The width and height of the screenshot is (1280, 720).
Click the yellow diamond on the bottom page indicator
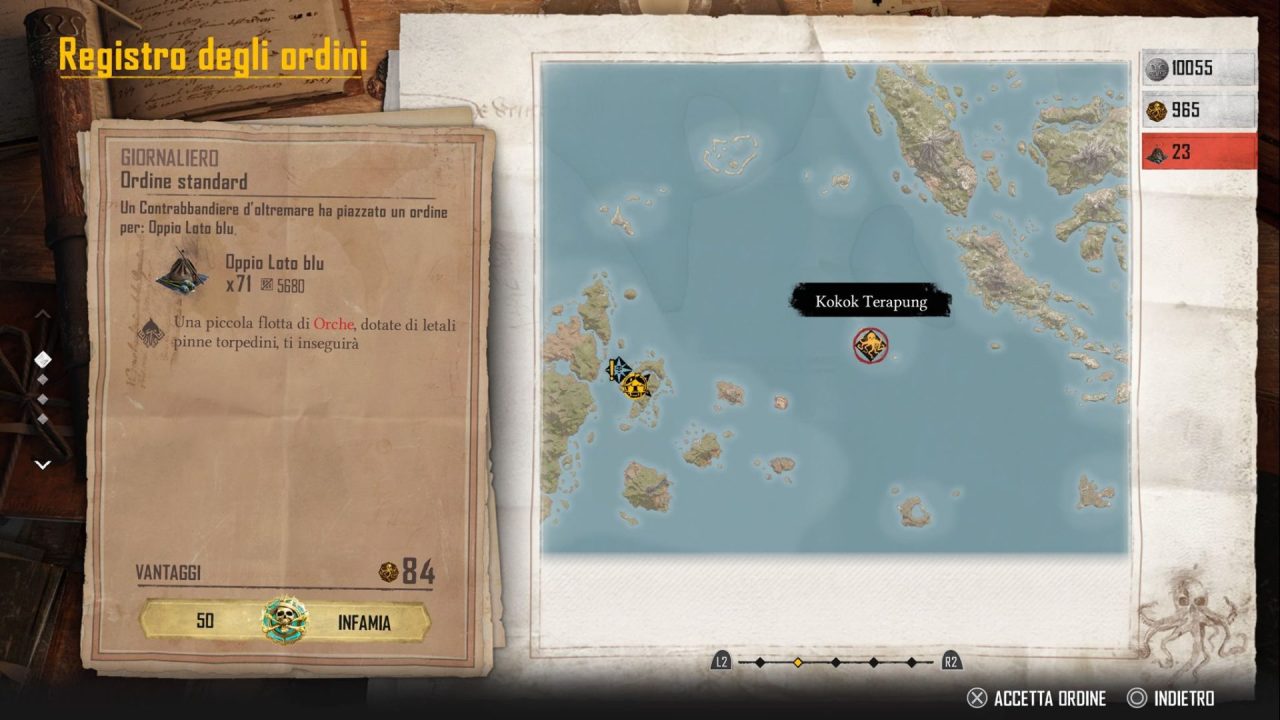797,662
